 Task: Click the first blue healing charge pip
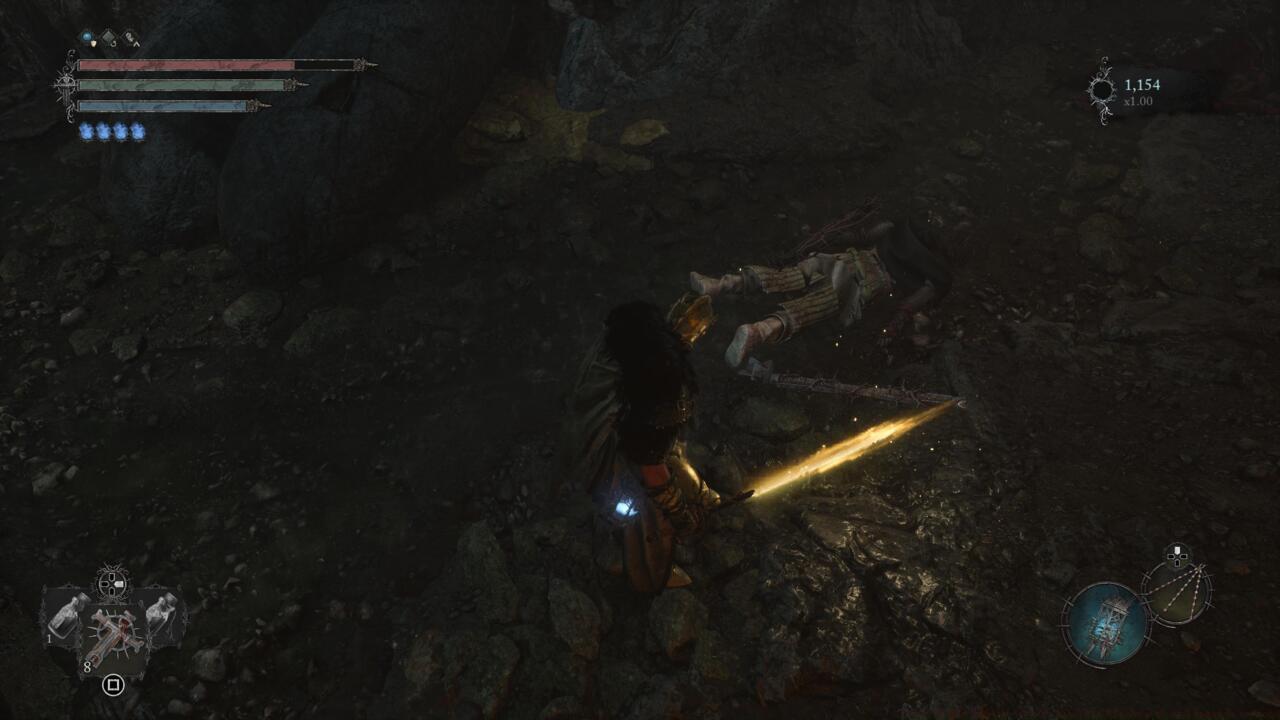coord(88,129)
